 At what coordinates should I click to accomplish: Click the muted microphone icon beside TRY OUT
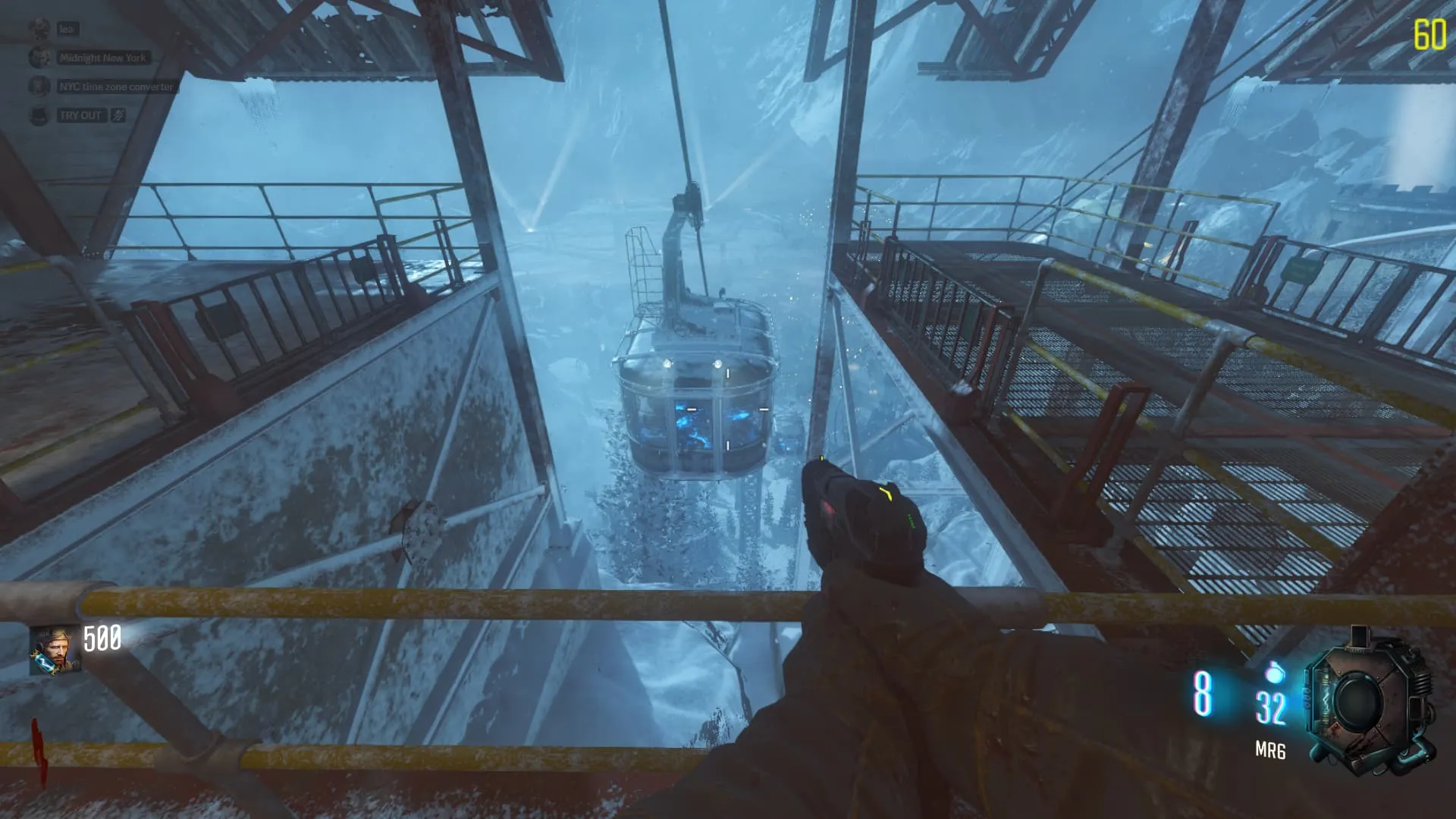tap(118, 115)
